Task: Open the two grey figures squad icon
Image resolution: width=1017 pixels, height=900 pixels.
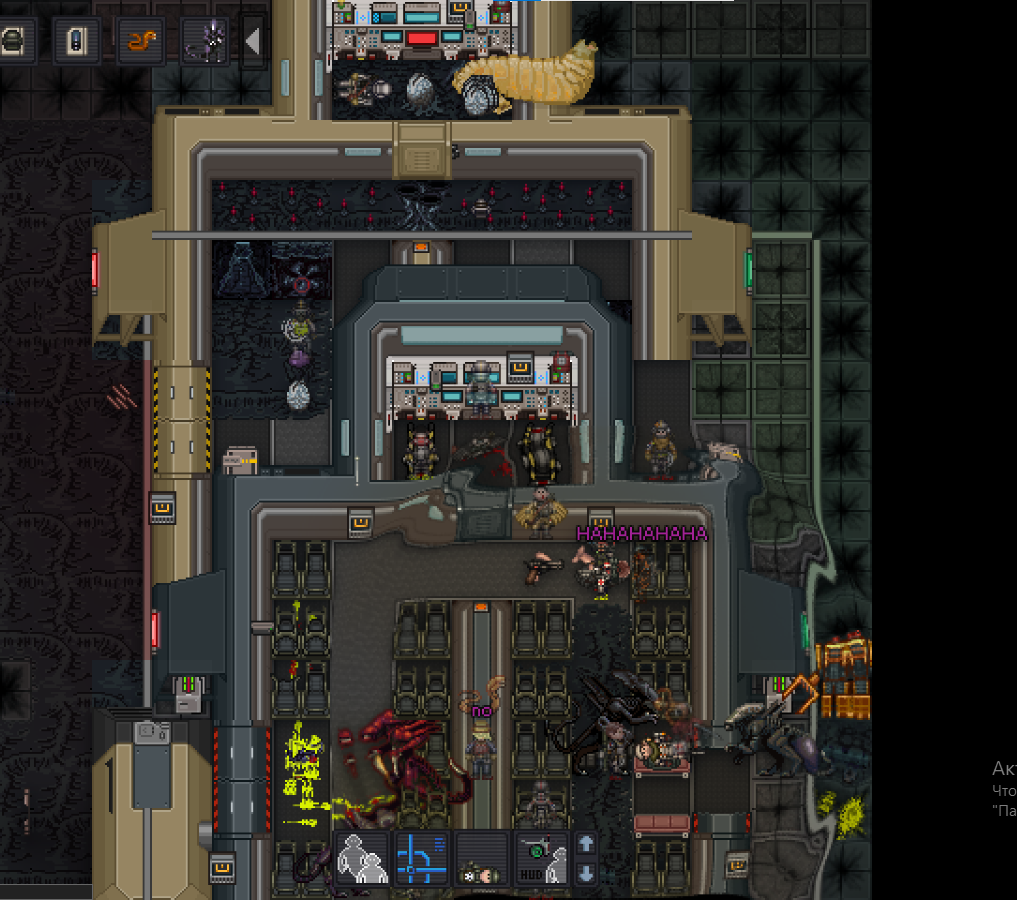Action: [362, 859]
